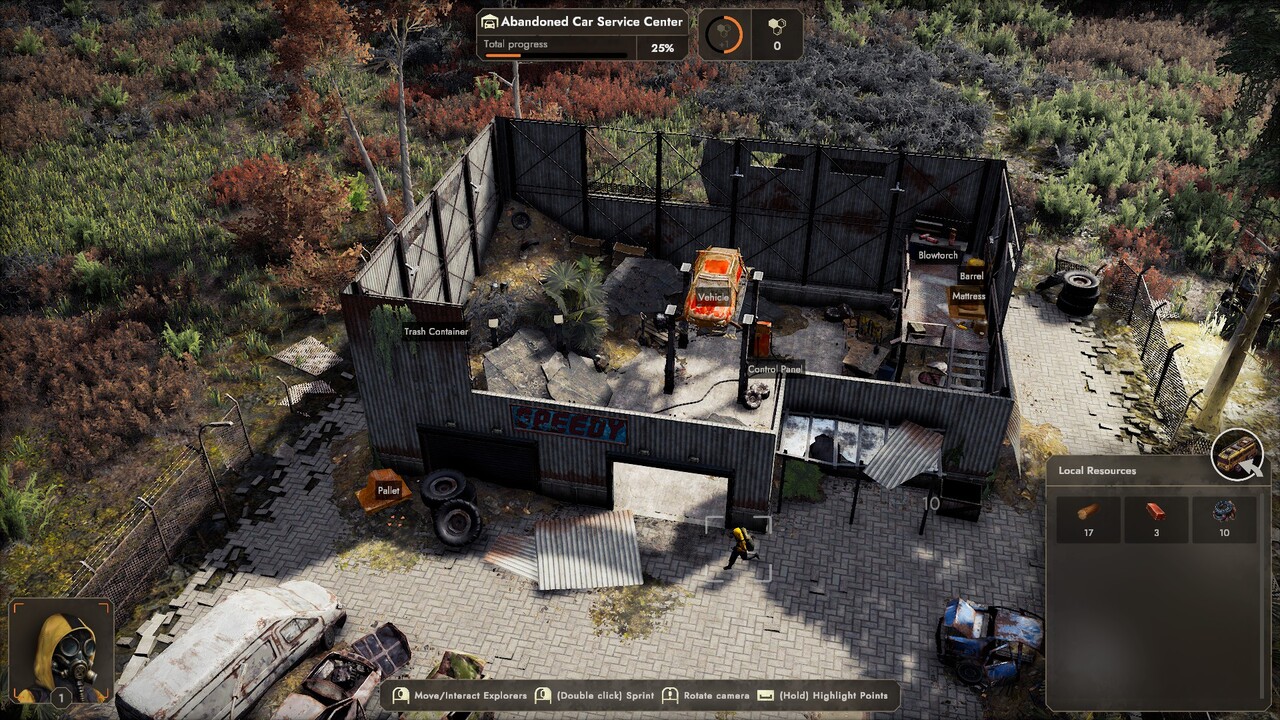Screen dimensions: 1280x720
Task: Select the wood resource slot
Action: coord(1088,519)
